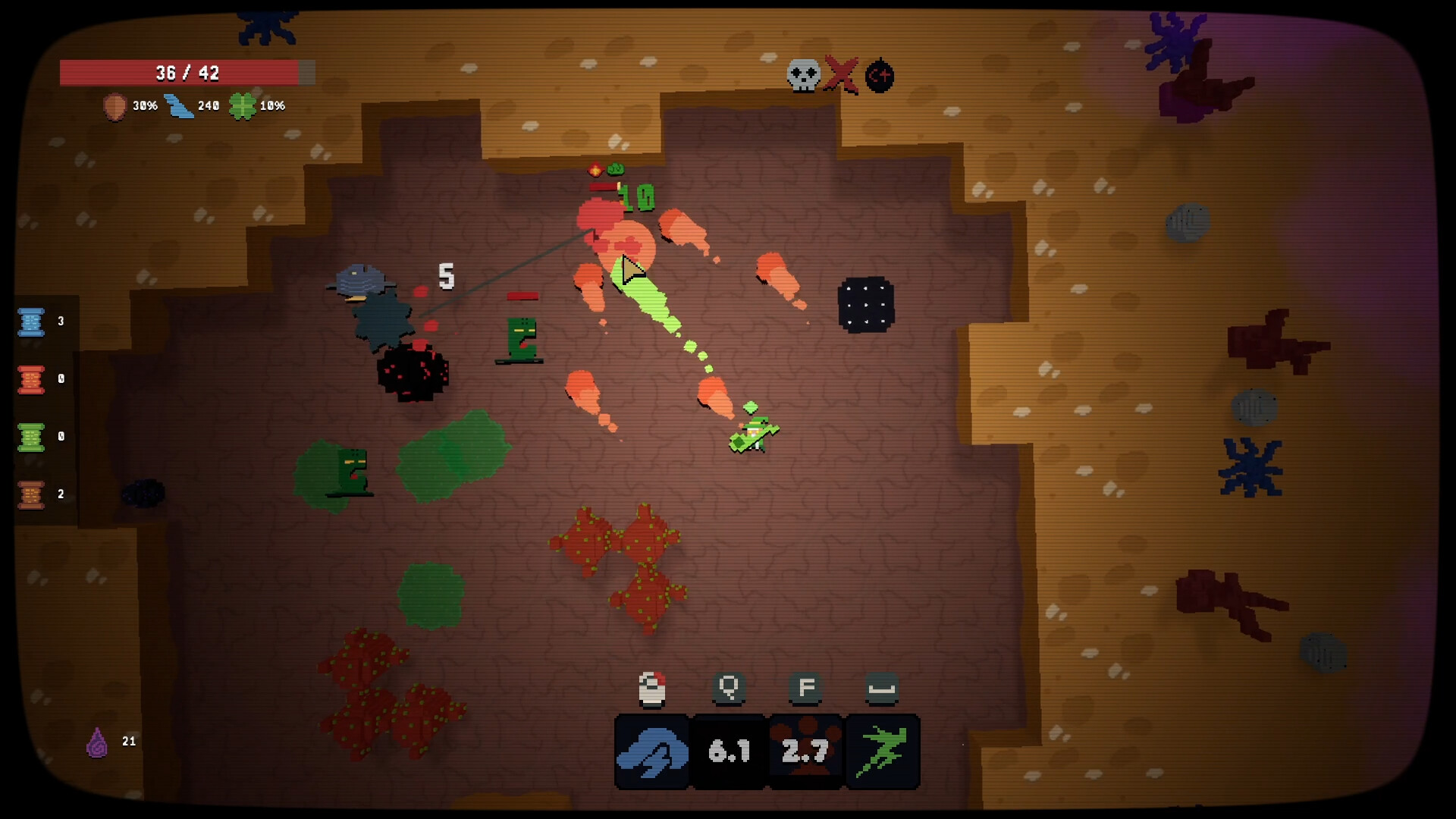Activate the green dash ability
The width and height of the screenshot is (1456, 819).
pyautogui.click(x=883, y=752)
